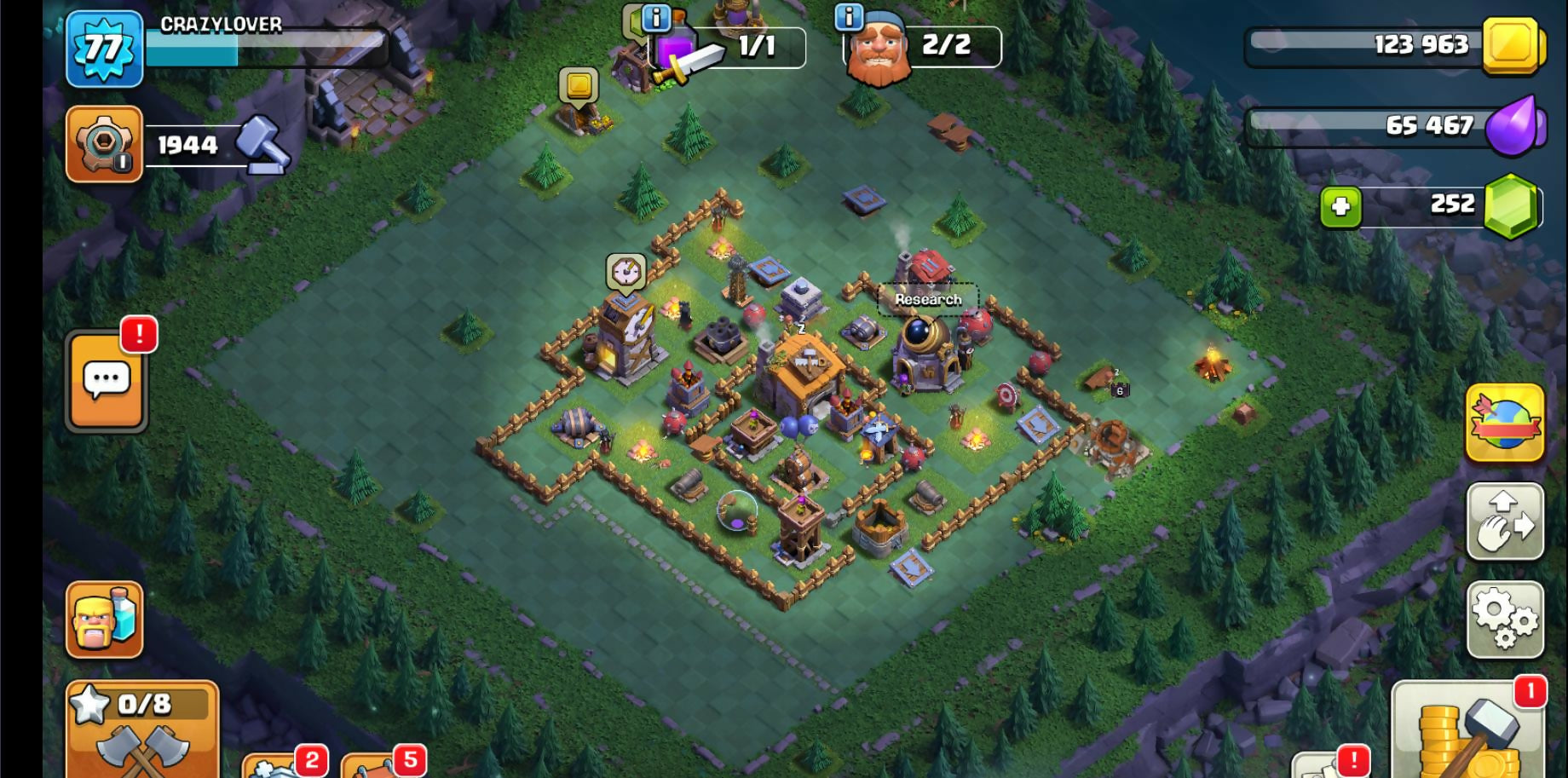The width and height of the screenshot is (1568, 778).
Task: Open the bottom tab with badge 5
Action: pos(383,764)
